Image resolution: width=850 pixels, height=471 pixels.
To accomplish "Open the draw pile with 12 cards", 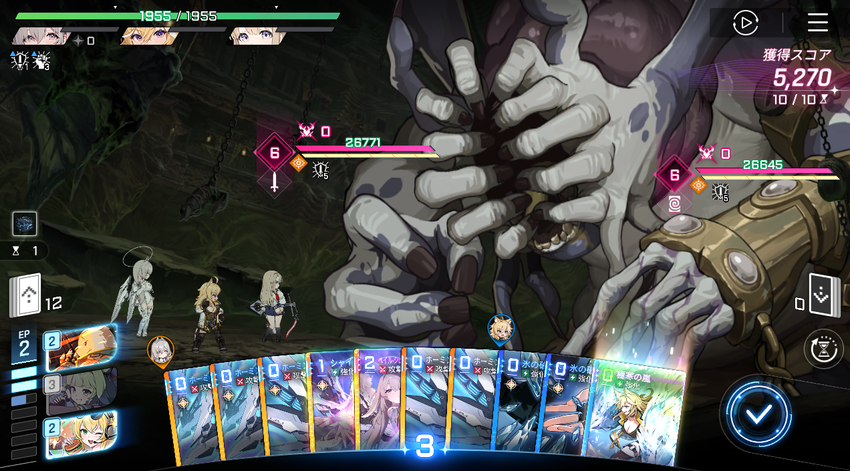I will point(25,295).
